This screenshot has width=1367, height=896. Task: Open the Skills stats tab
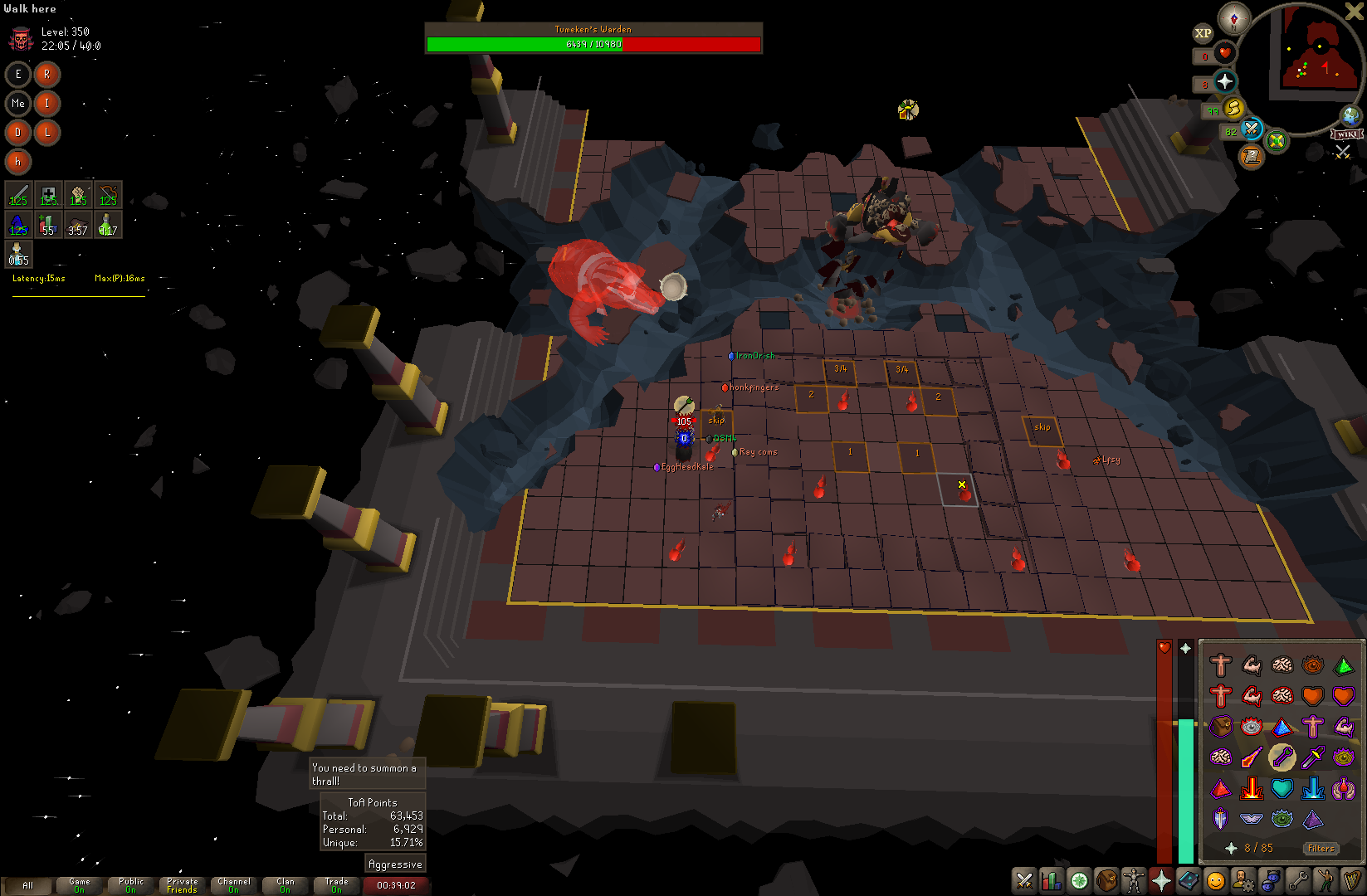click(x=1052, y=880)
